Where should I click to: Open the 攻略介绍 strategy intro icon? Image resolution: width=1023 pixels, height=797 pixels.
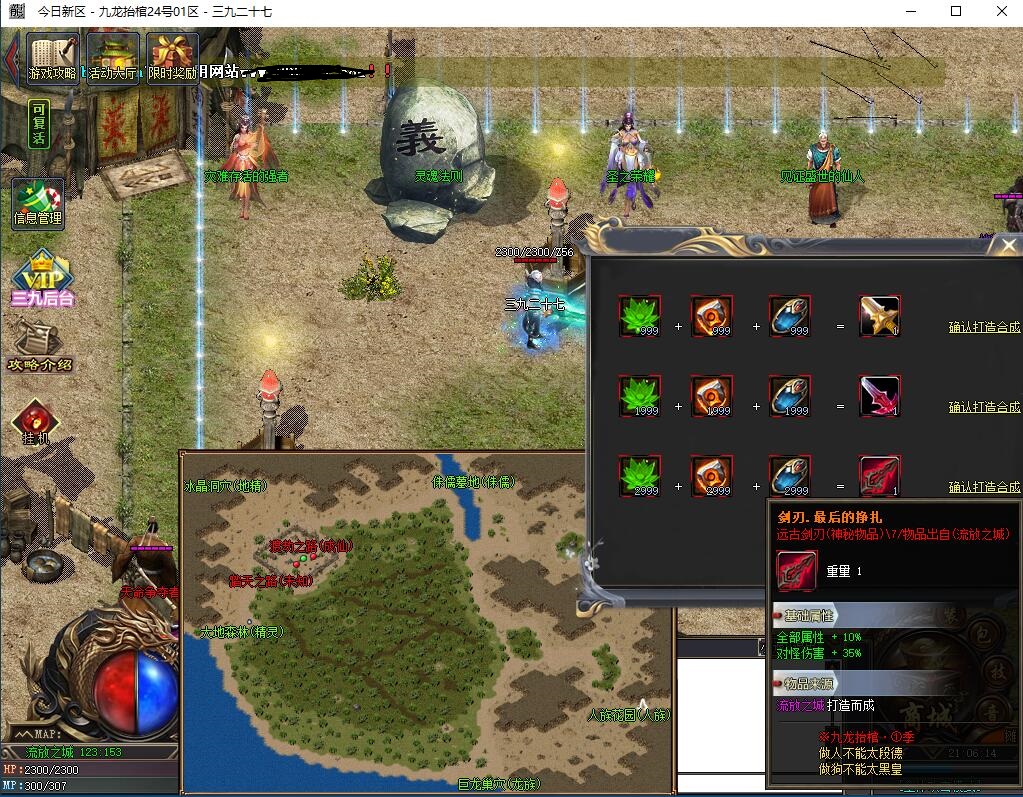(39, 345)
